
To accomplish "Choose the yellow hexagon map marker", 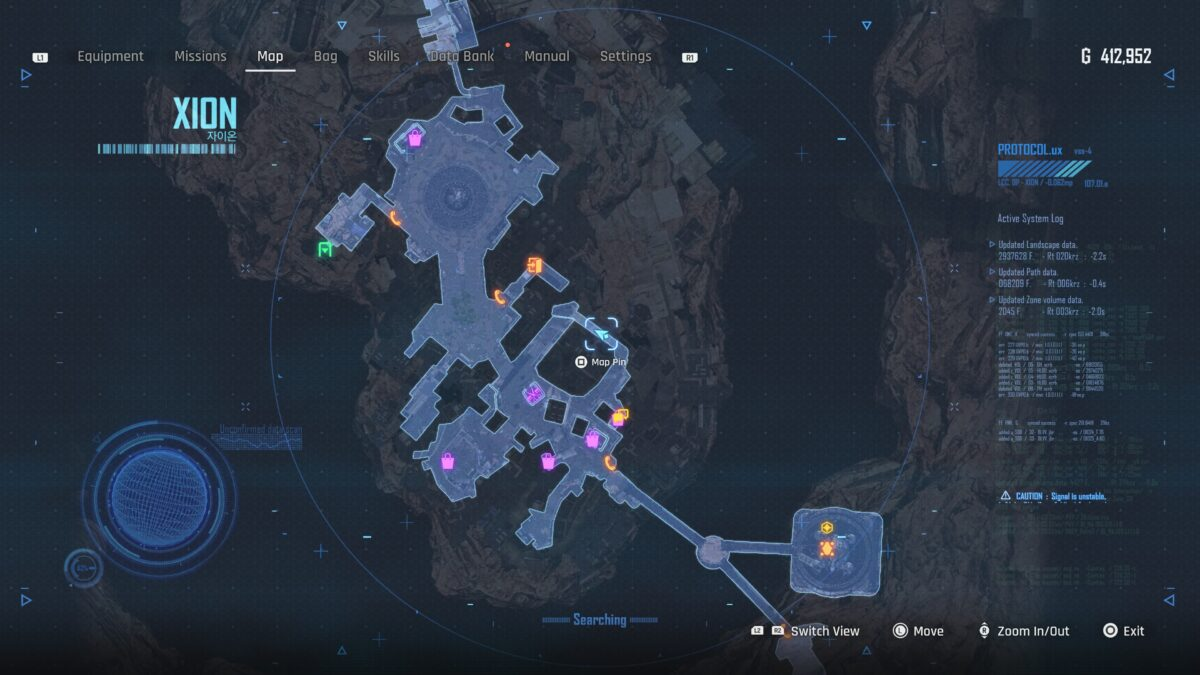I will [x=827, y=528].
